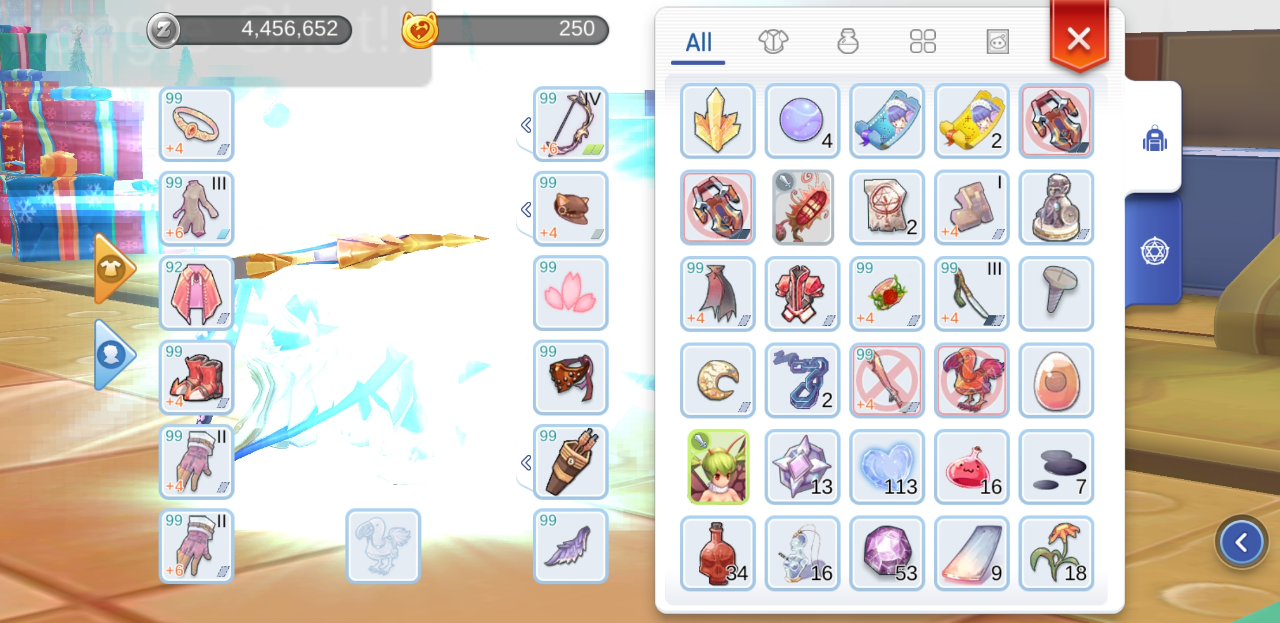Open the orange costume arrow tab
Image resolution: width=1280 pixels, height=623 pixels.
point(113,268)
